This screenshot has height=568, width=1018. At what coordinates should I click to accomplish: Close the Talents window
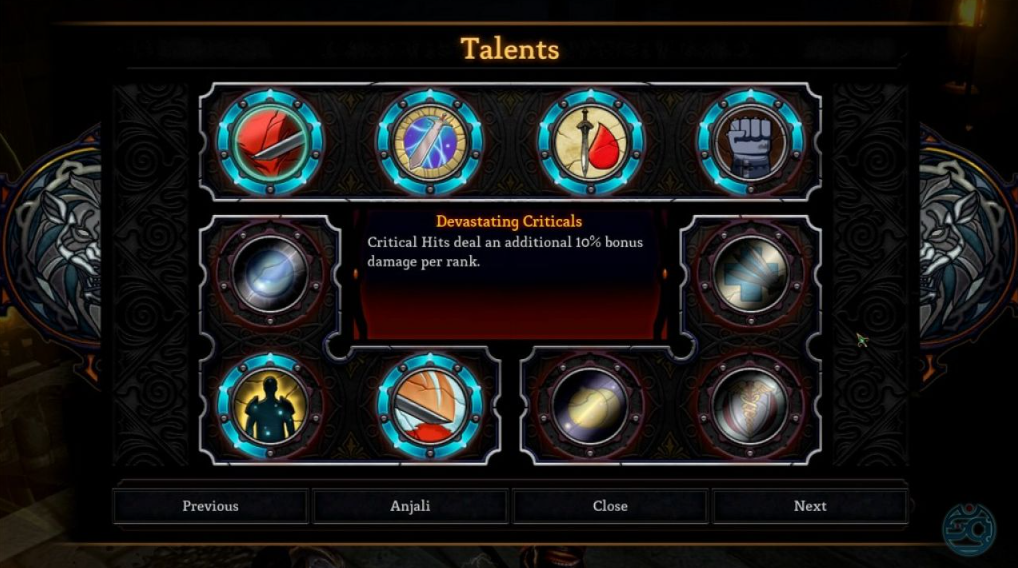(x=610, y=506)
